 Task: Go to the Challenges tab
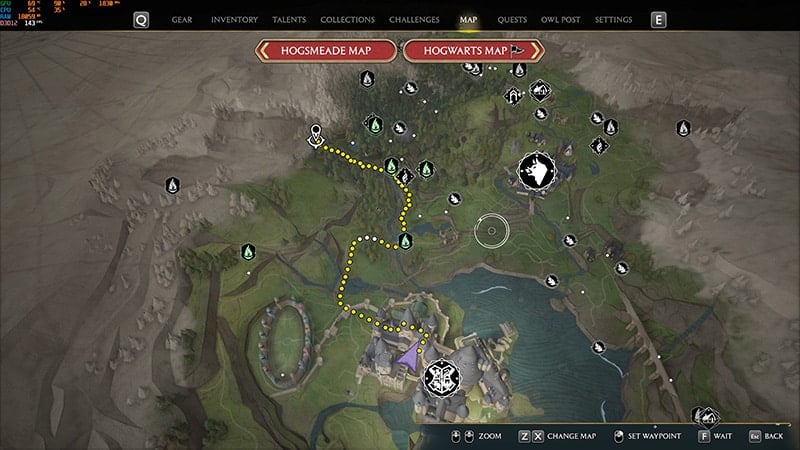point(416,19)
